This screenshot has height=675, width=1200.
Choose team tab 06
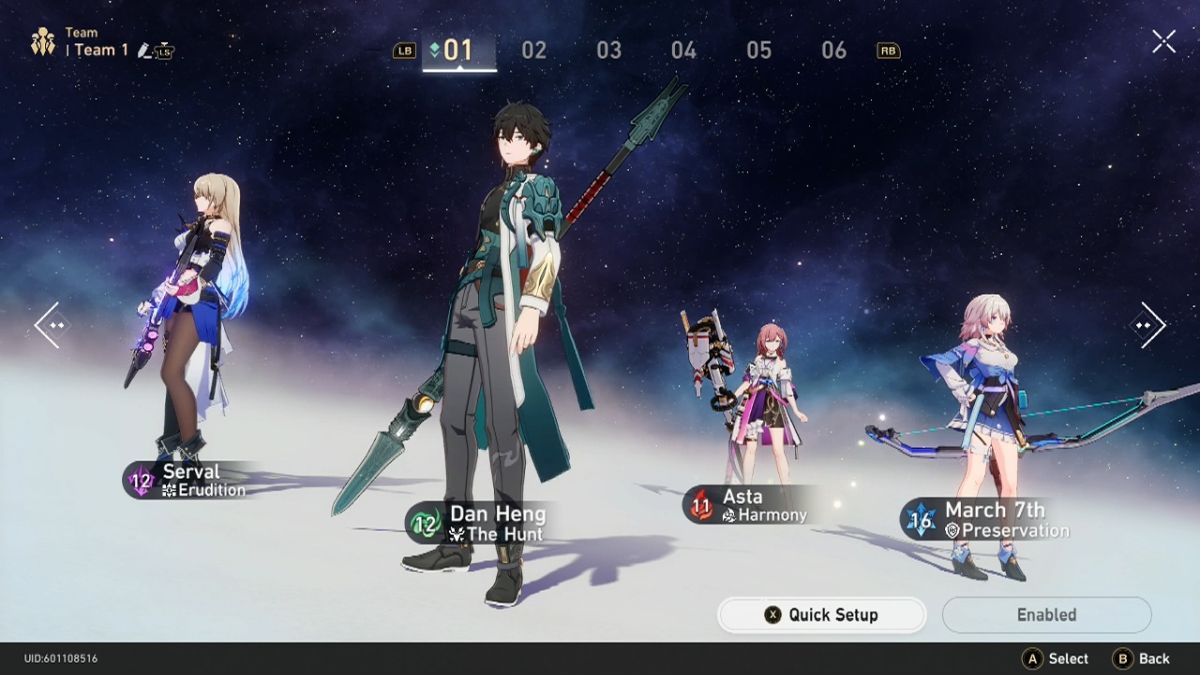tap(834, 50)
